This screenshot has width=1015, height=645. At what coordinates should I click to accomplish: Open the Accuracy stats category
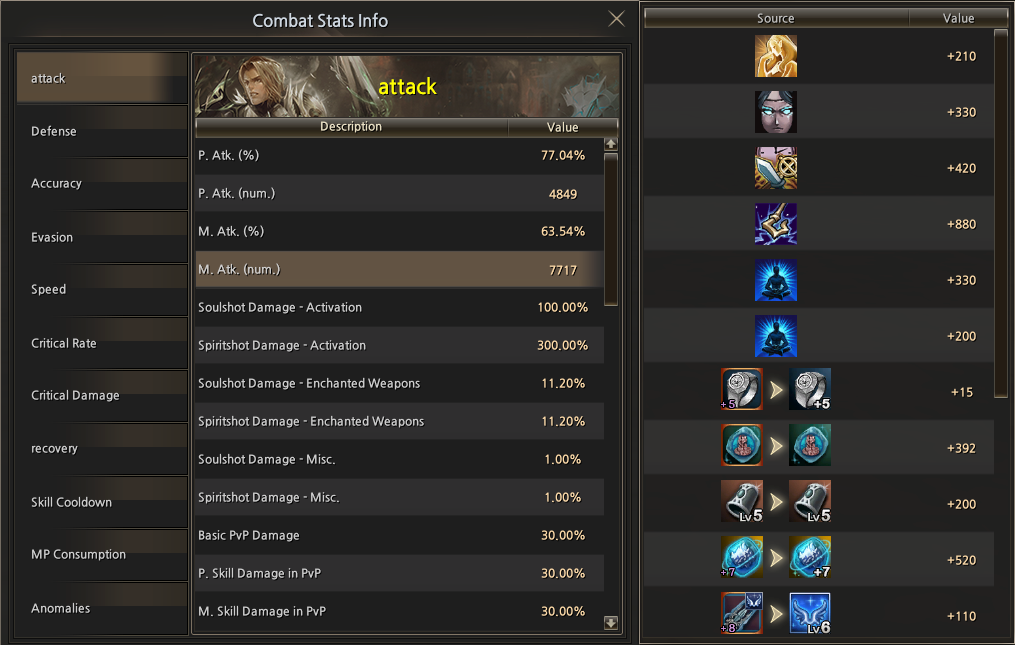[x=102, y=184]
